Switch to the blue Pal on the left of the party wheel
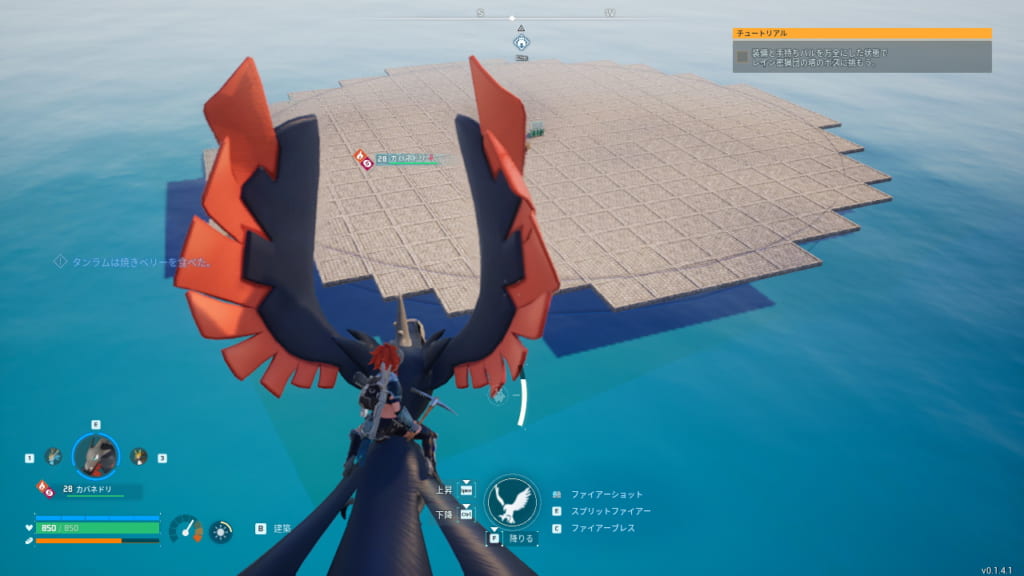The image size is (1024, 576). [53, 456]
